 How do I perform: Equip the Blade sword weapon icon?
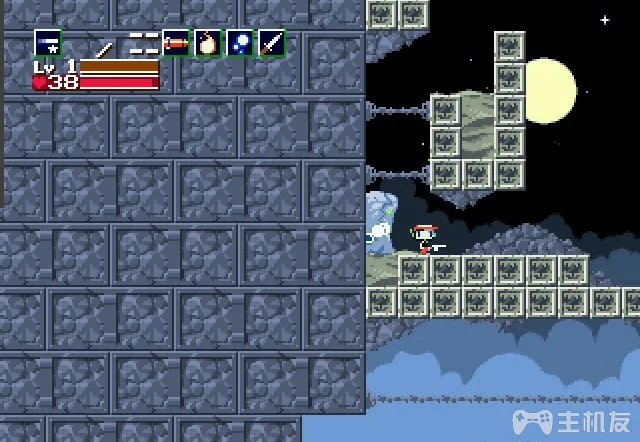[x=272, y=43]
